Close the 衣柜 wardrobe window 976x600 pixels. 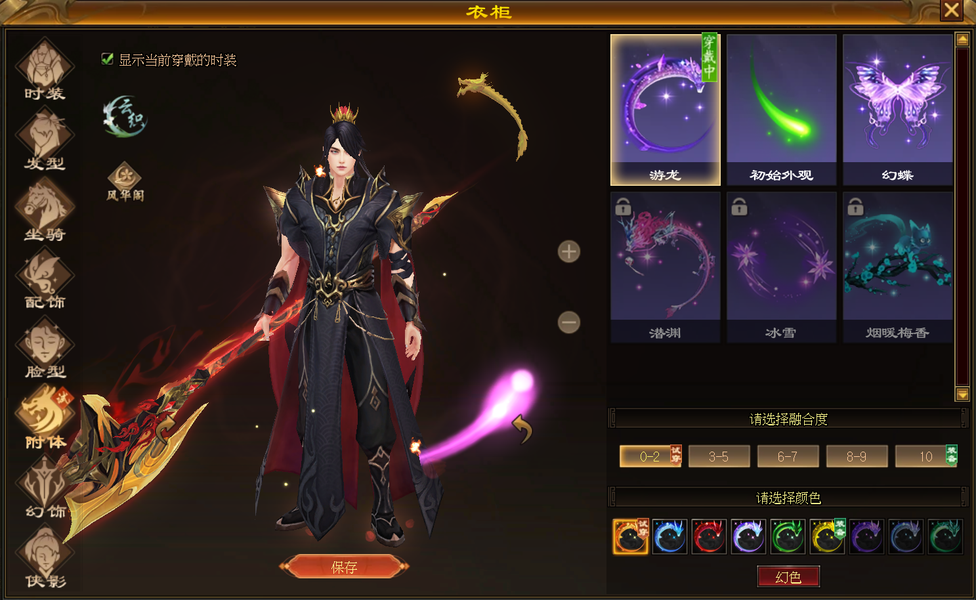coord(951,11)
